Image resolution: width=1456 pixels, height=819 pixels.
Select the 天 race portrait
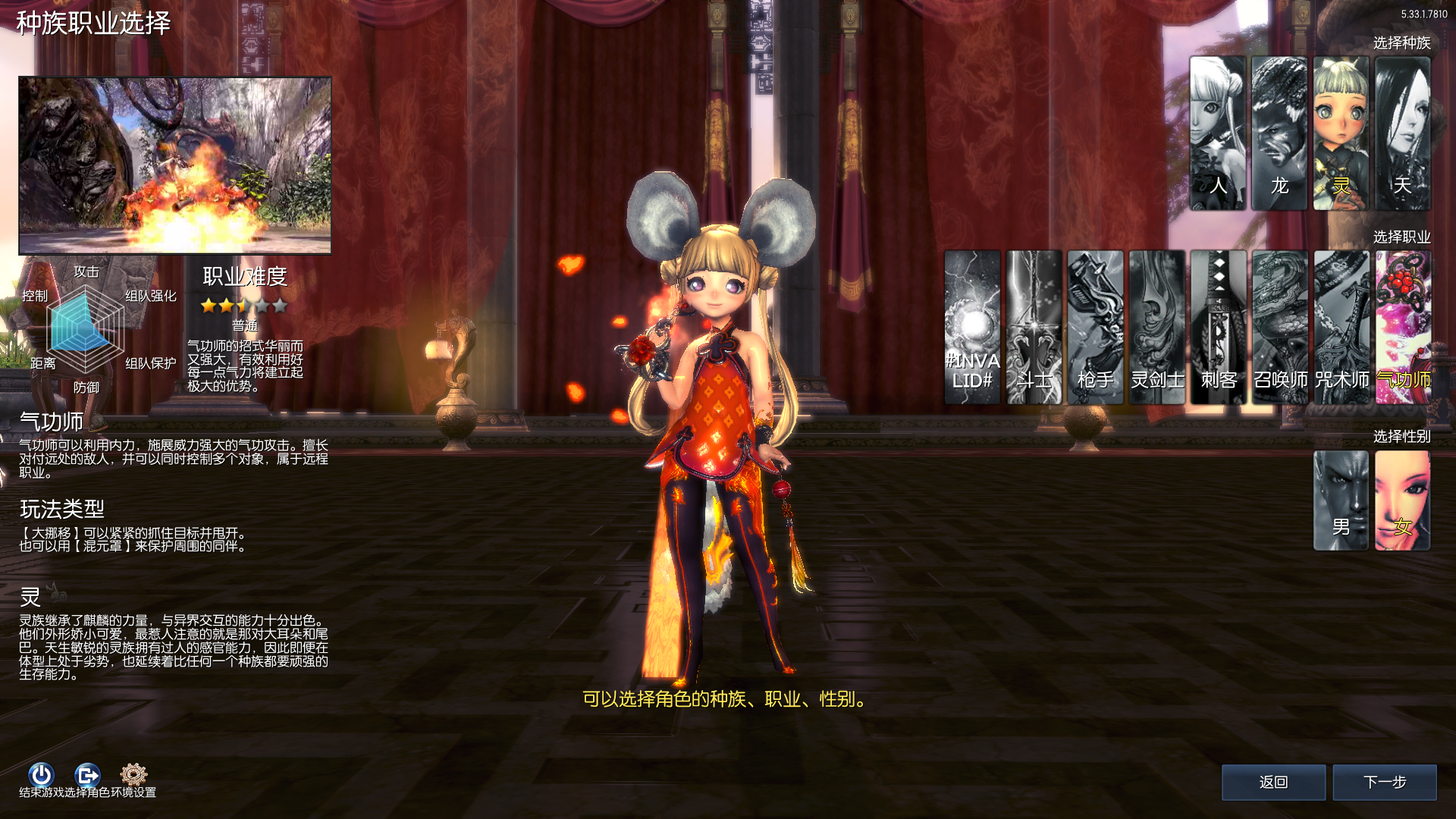pos(1402,133)
